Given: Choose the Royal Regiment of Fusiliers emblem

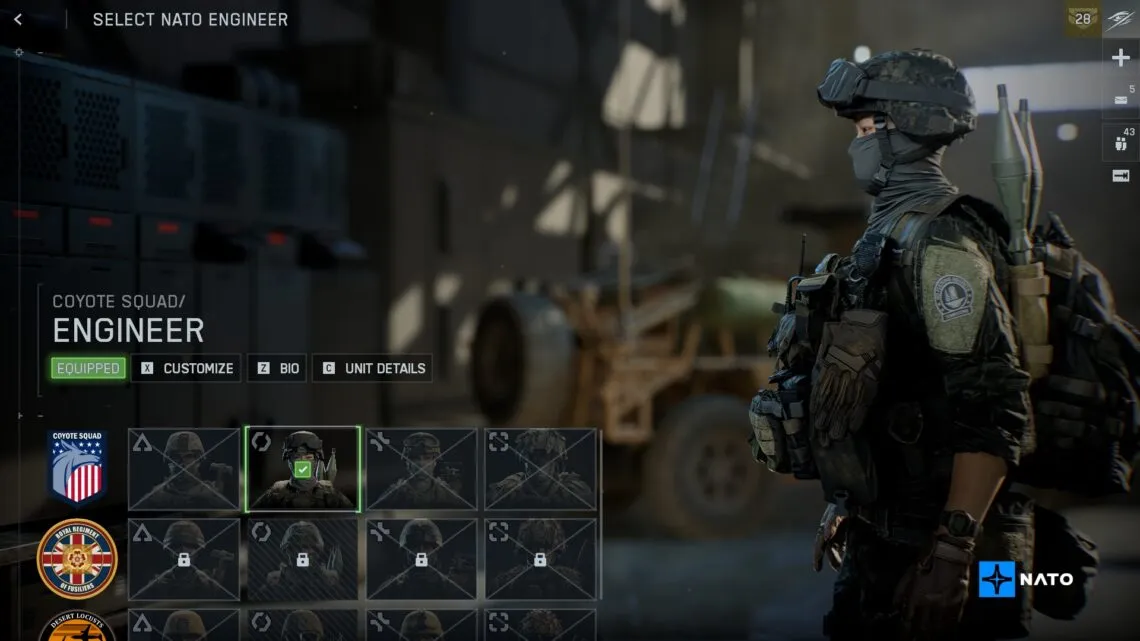Looking at the screenshot, I should (77, 559).
